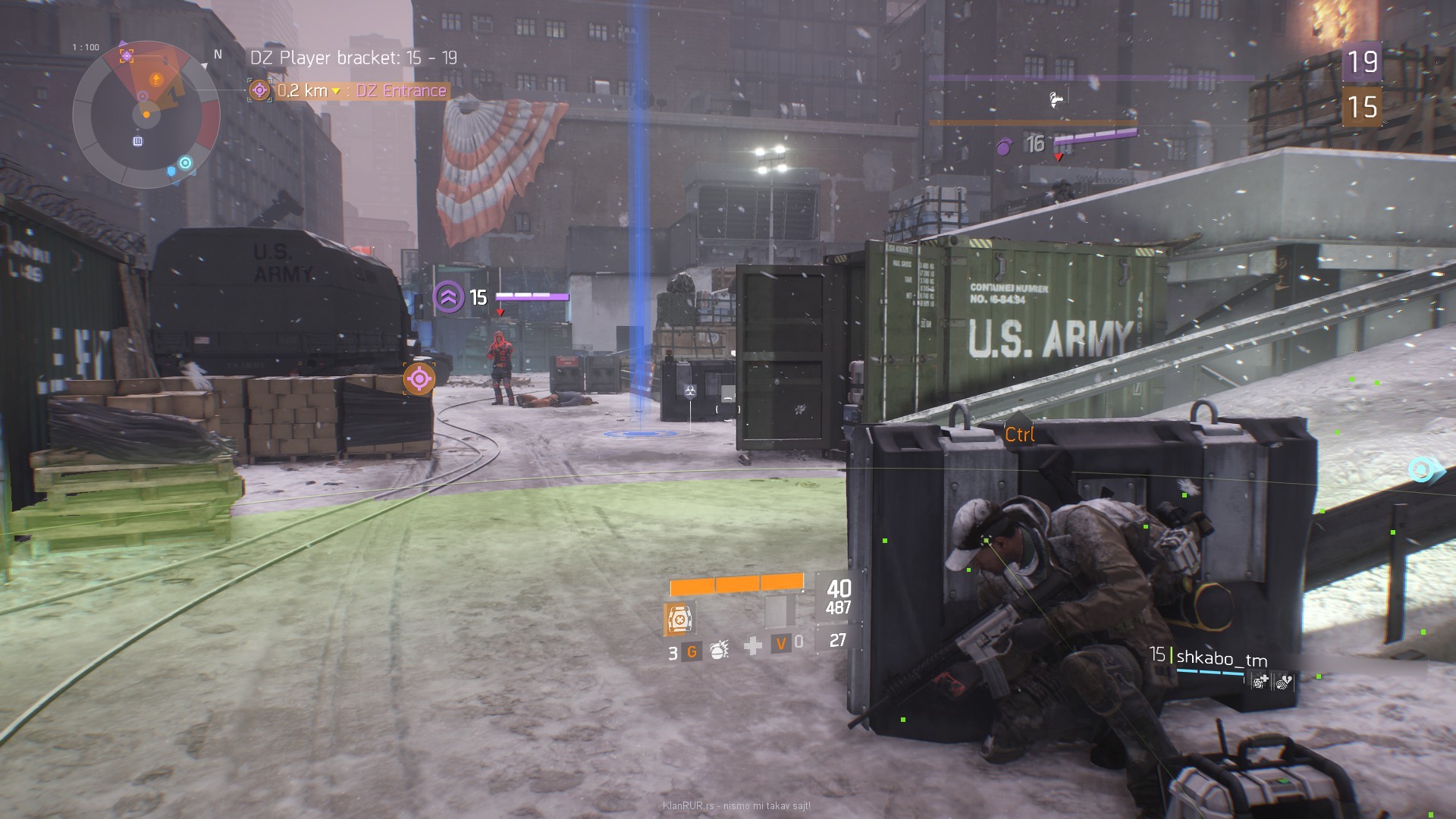
Task: Open the circular minimap
Action: click(x=146, y=115)
